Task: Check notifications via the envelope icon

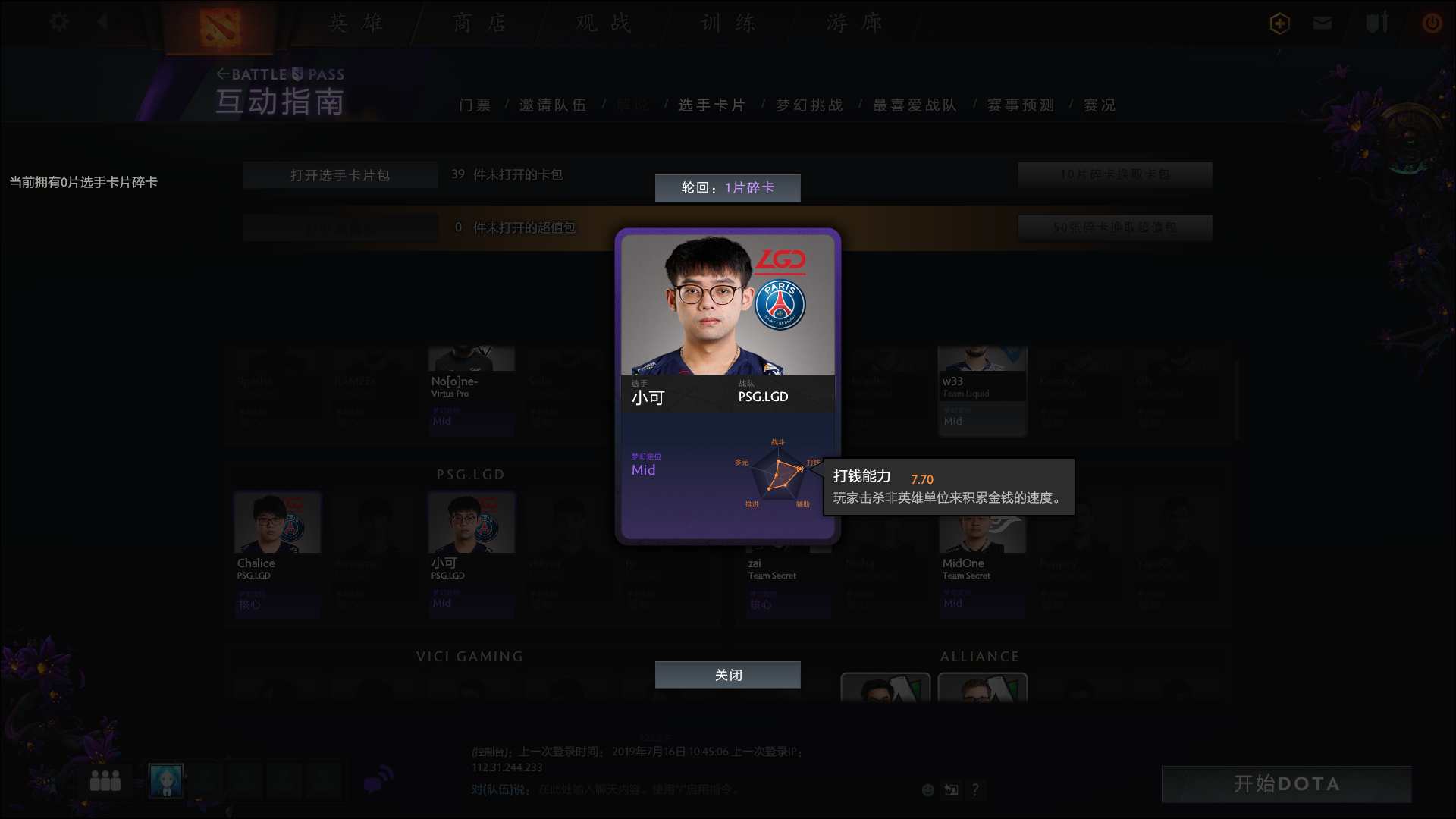Action: coord(1322,24)
